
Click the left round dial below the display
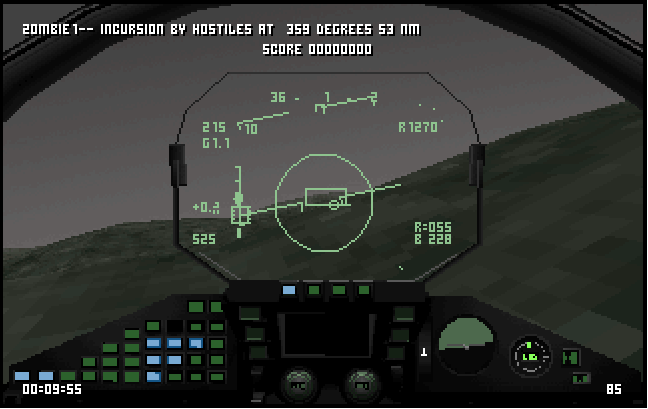point(297,382)
